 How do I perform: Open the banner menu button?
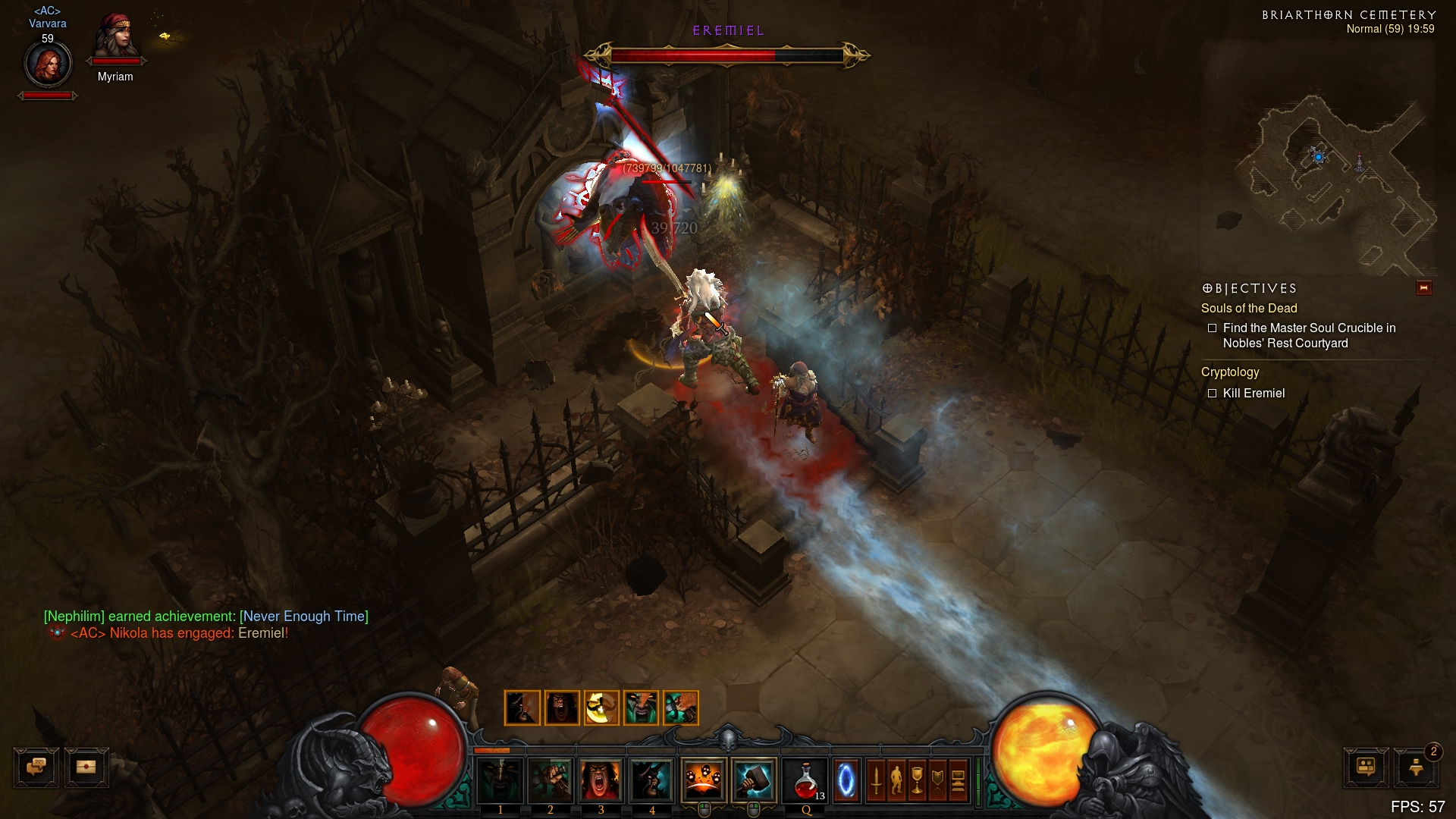(937, 780)
